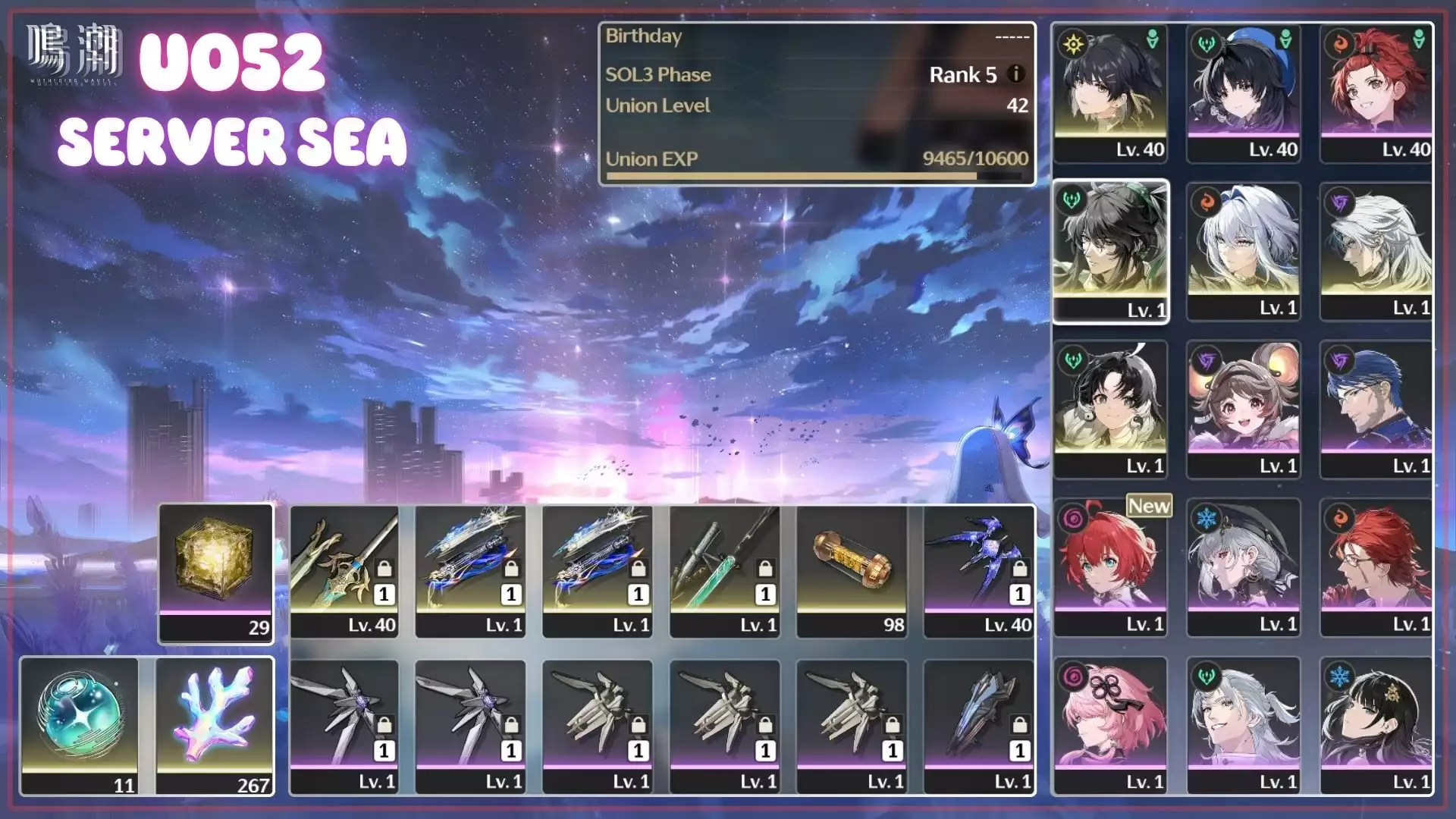Image resolution: width=1456 pixels, height=819 pixels.
Task: Select the green-bladed sword weapon slot
Action: (x=724, y=570)
